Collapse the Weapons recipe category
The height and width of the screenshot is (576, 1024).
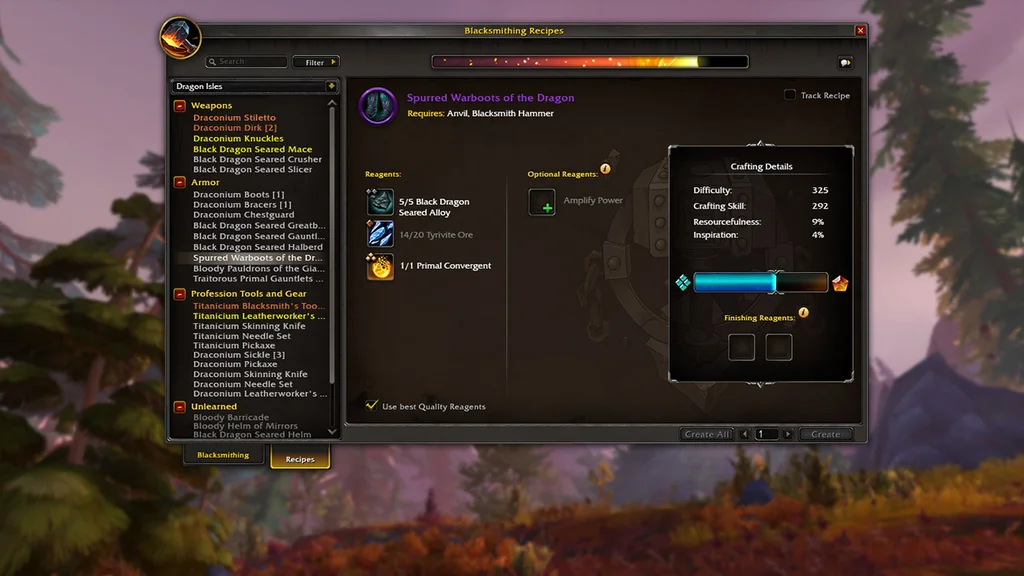click(180, 105)
